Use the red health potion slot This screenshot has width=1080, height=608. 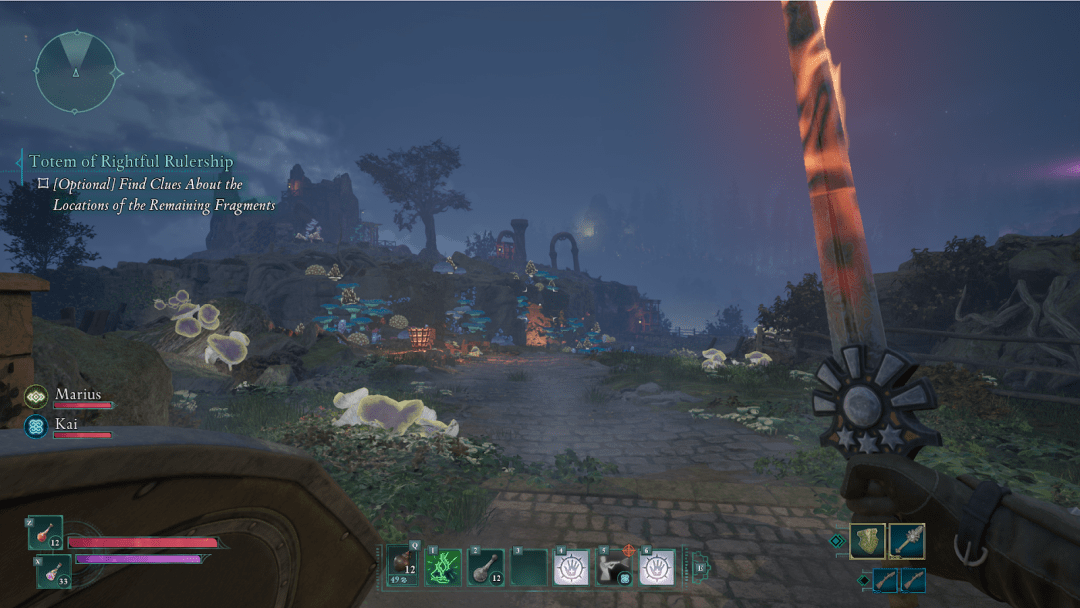46,533
